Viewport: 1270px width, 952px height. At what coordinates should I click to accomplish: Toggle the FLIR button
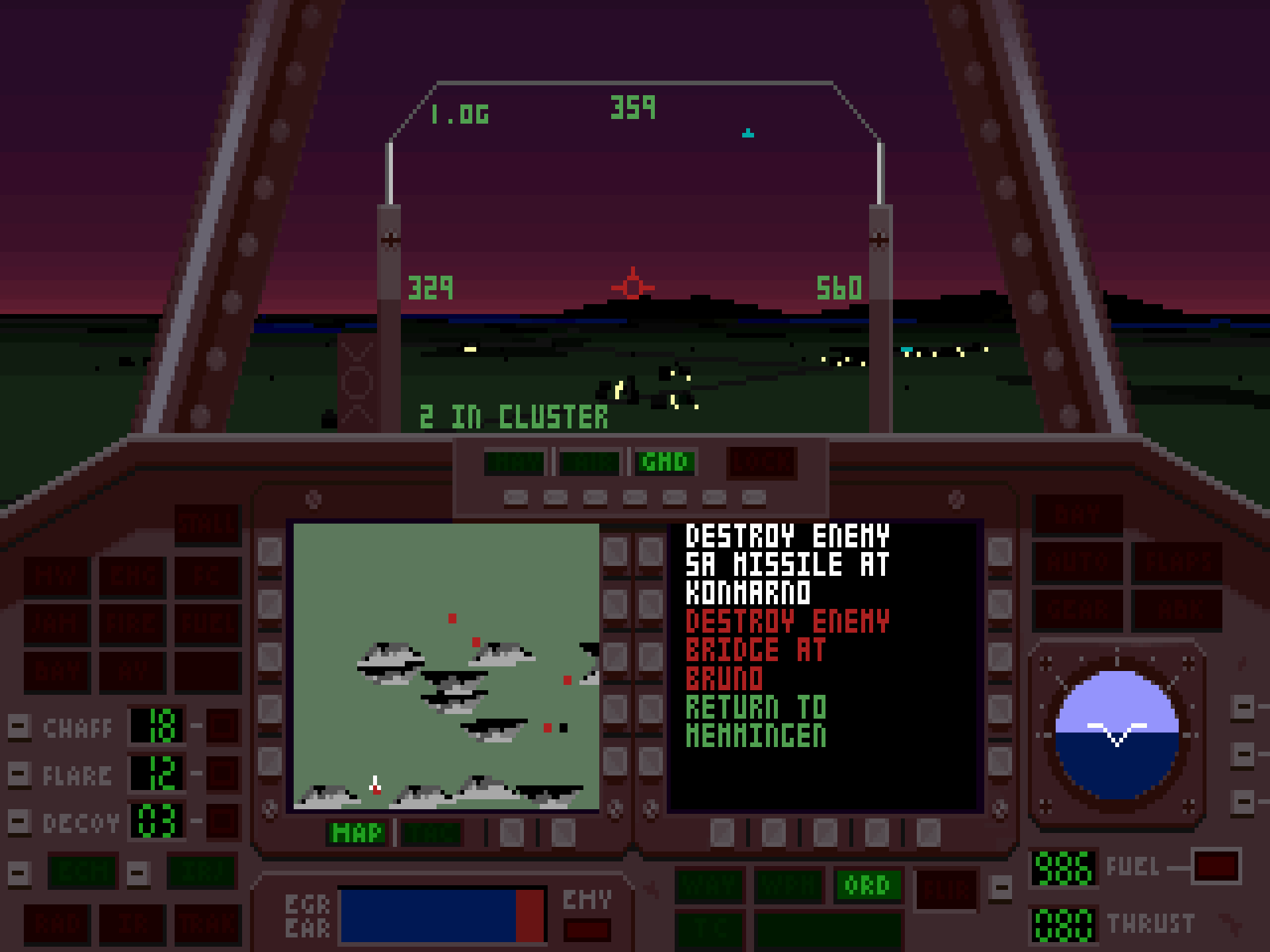coord(947,889)
